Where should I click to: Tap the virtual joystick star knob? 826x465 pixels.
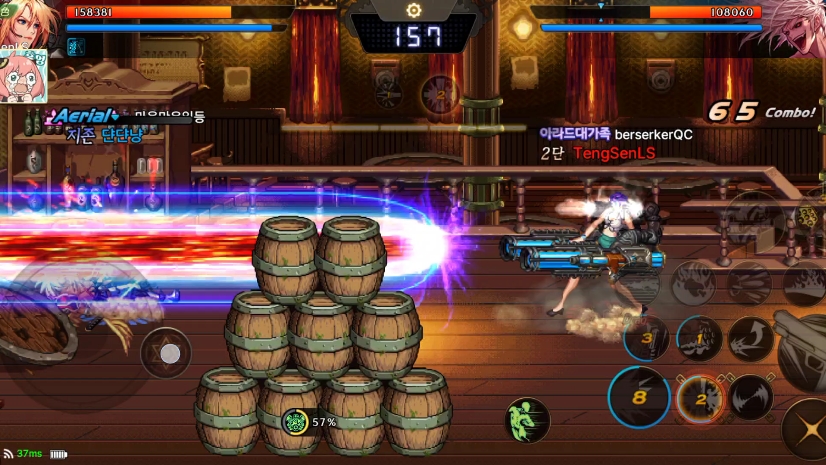coord(170,353)
